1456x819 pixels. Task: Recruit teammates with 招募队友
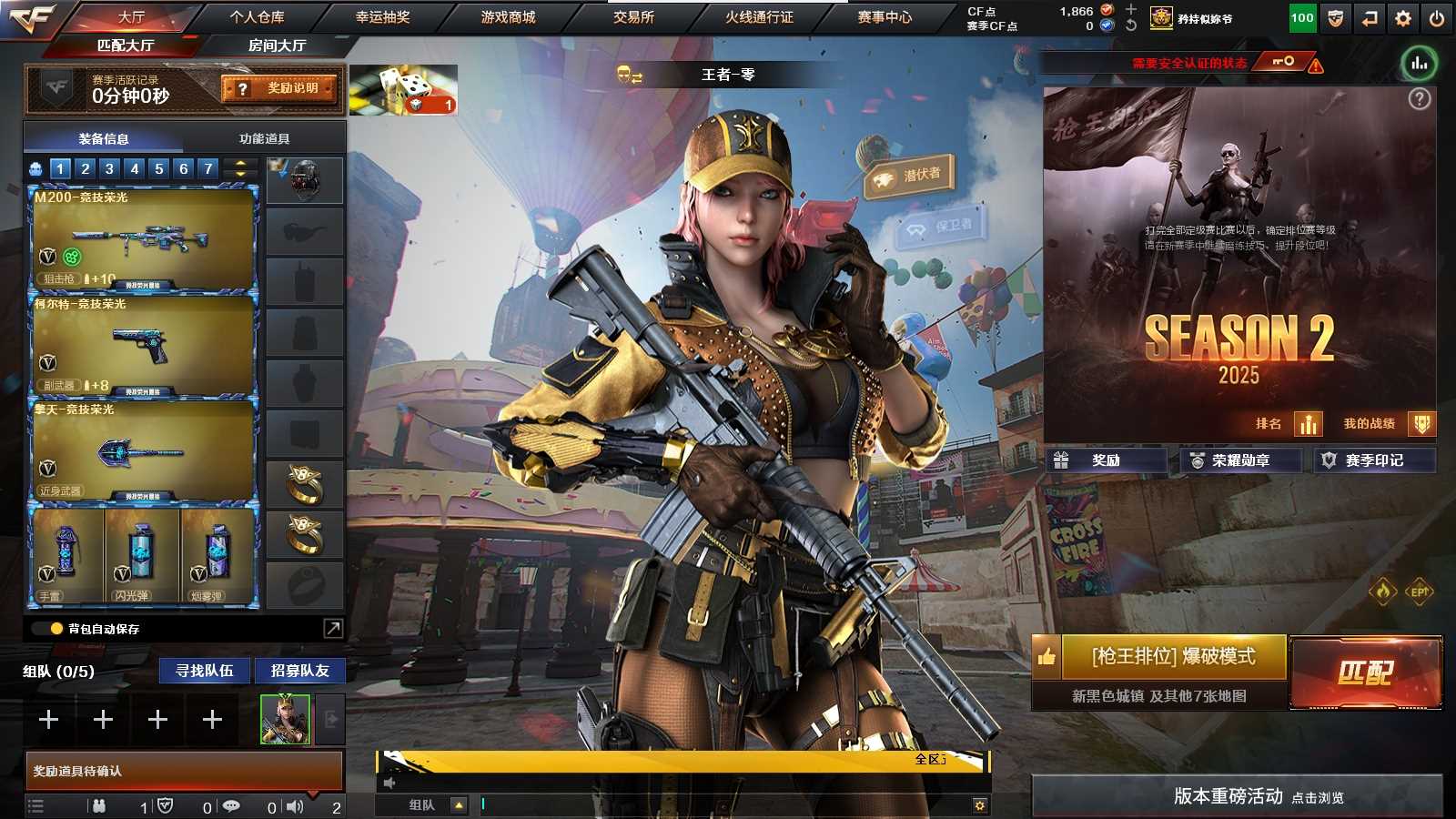(299, 671)
